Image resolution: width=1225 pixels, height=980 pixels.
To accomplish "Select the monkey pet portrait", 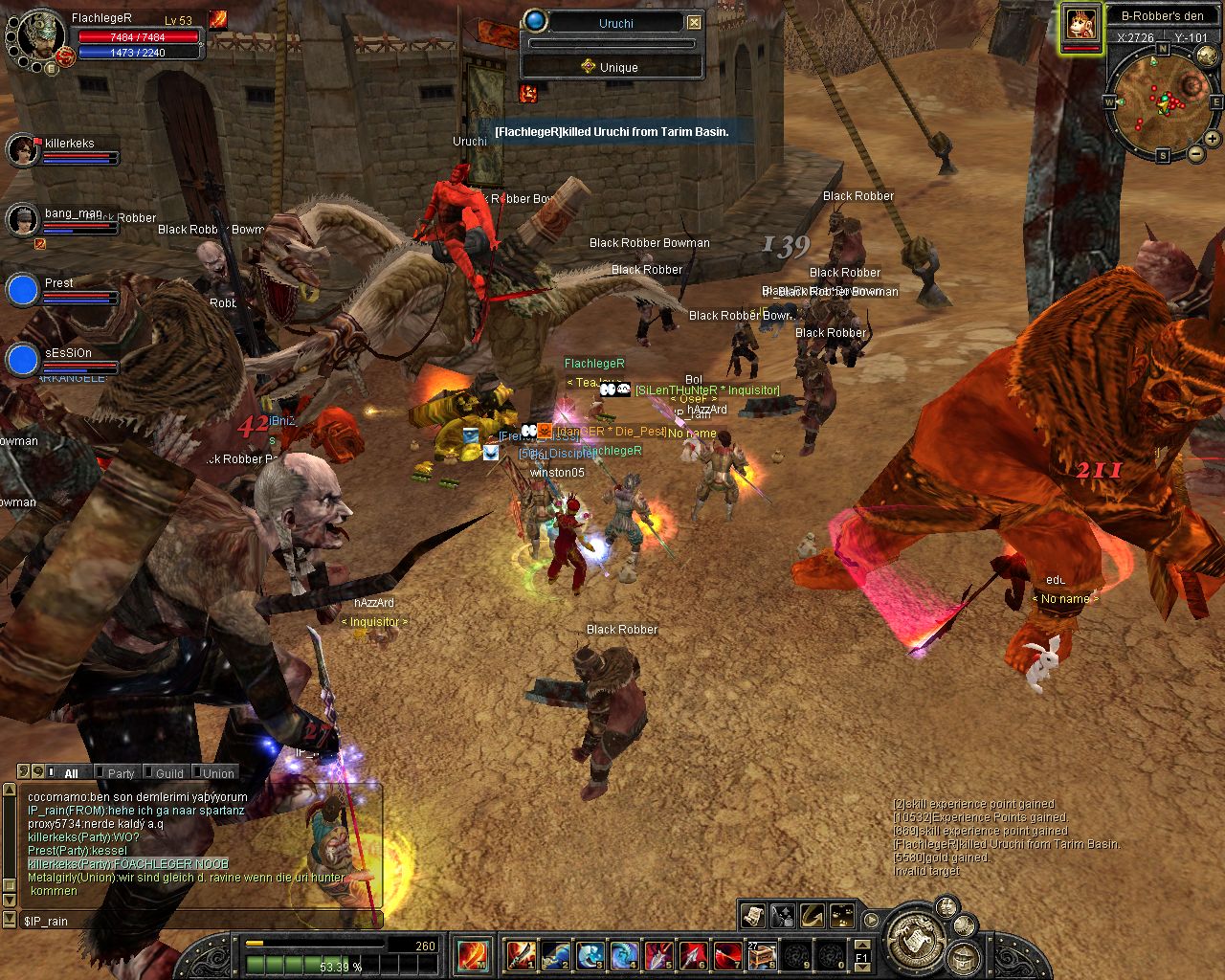I will [1082, 24].
